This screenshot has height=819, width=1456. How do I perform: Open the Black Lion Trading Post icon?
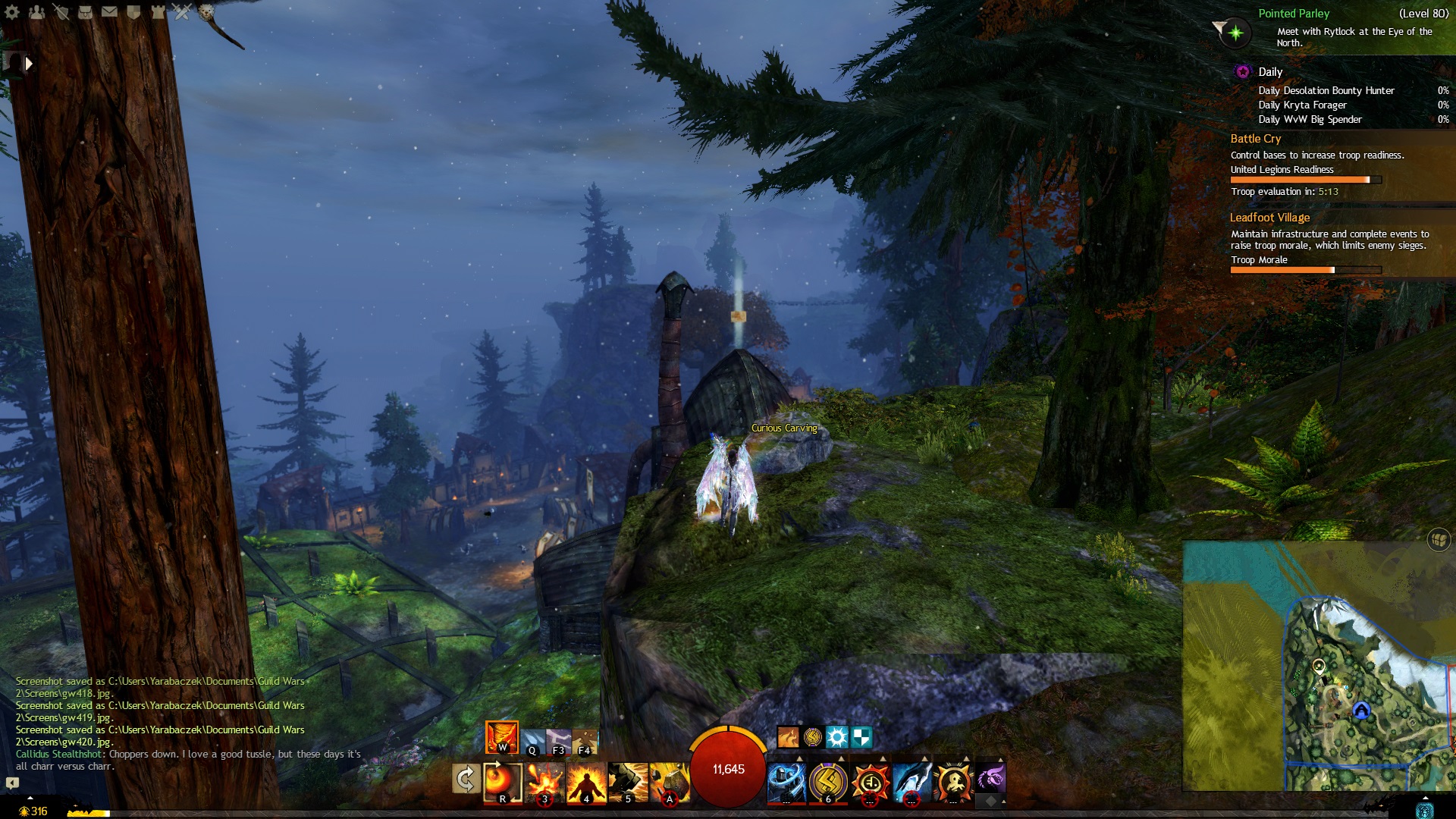coord(206,12)
